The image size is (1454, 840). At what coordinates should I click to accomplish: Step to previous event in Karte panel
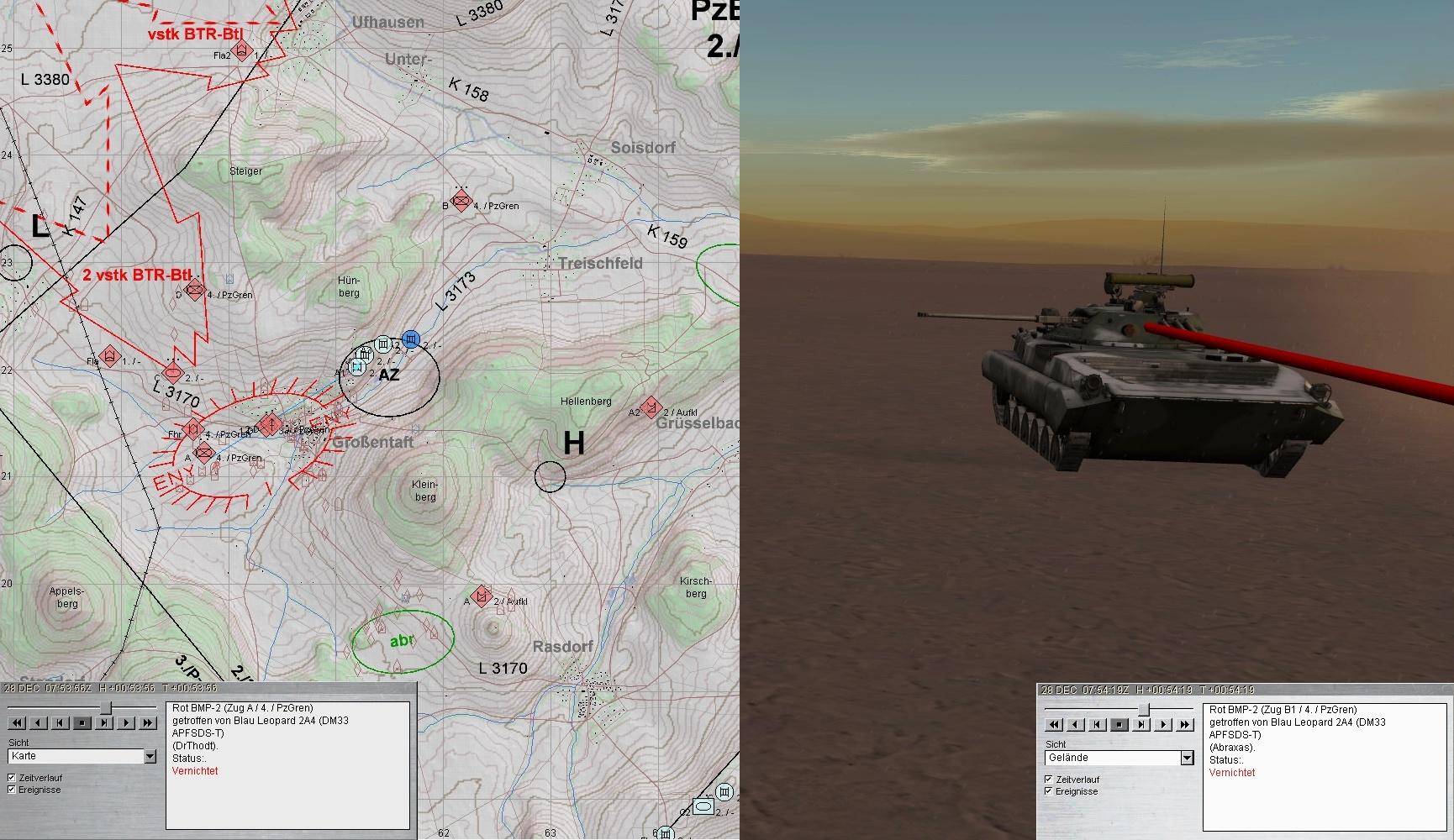61,722
